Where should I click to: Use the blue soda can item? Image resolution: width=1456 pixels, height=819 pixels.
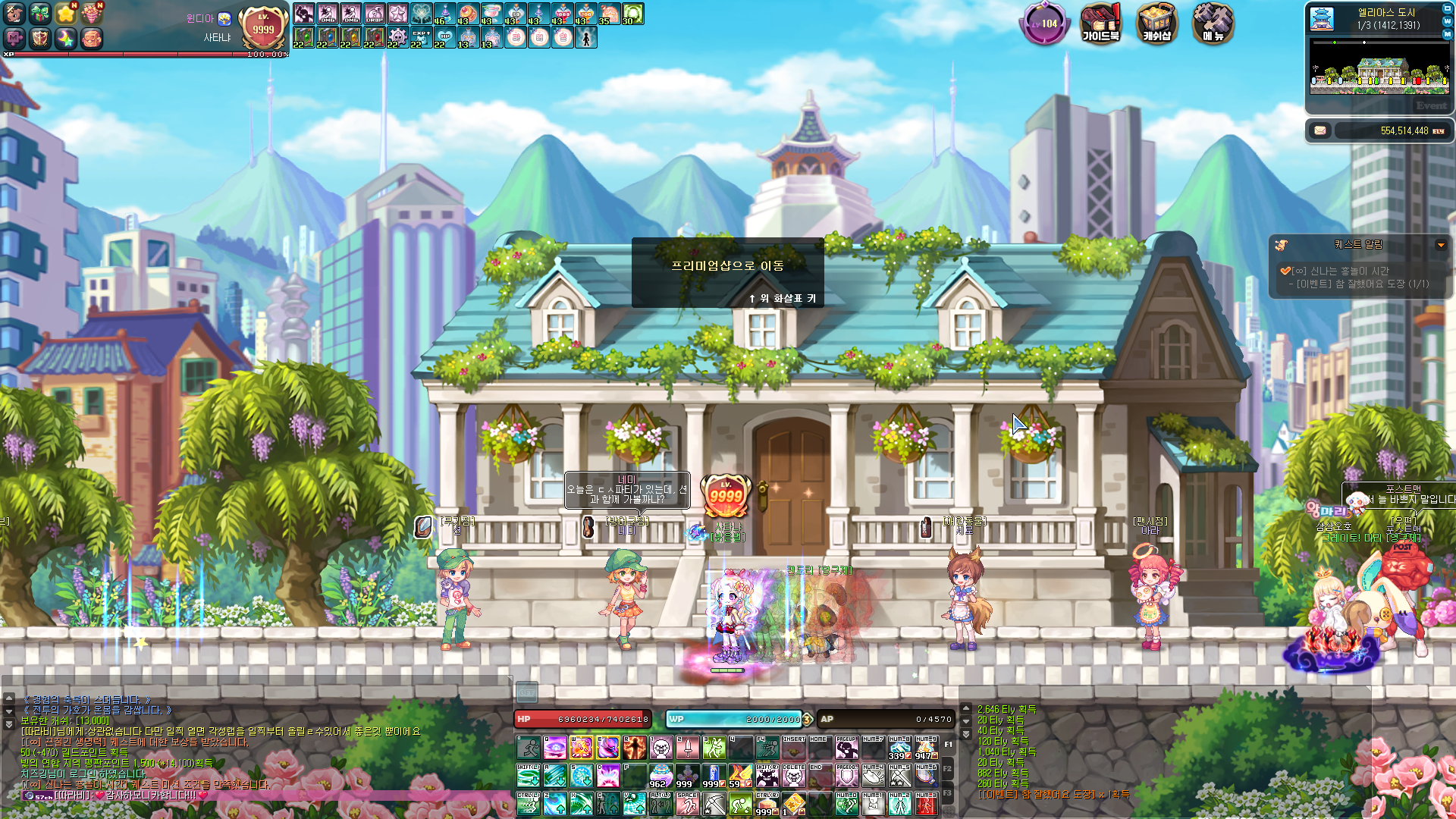714,775
